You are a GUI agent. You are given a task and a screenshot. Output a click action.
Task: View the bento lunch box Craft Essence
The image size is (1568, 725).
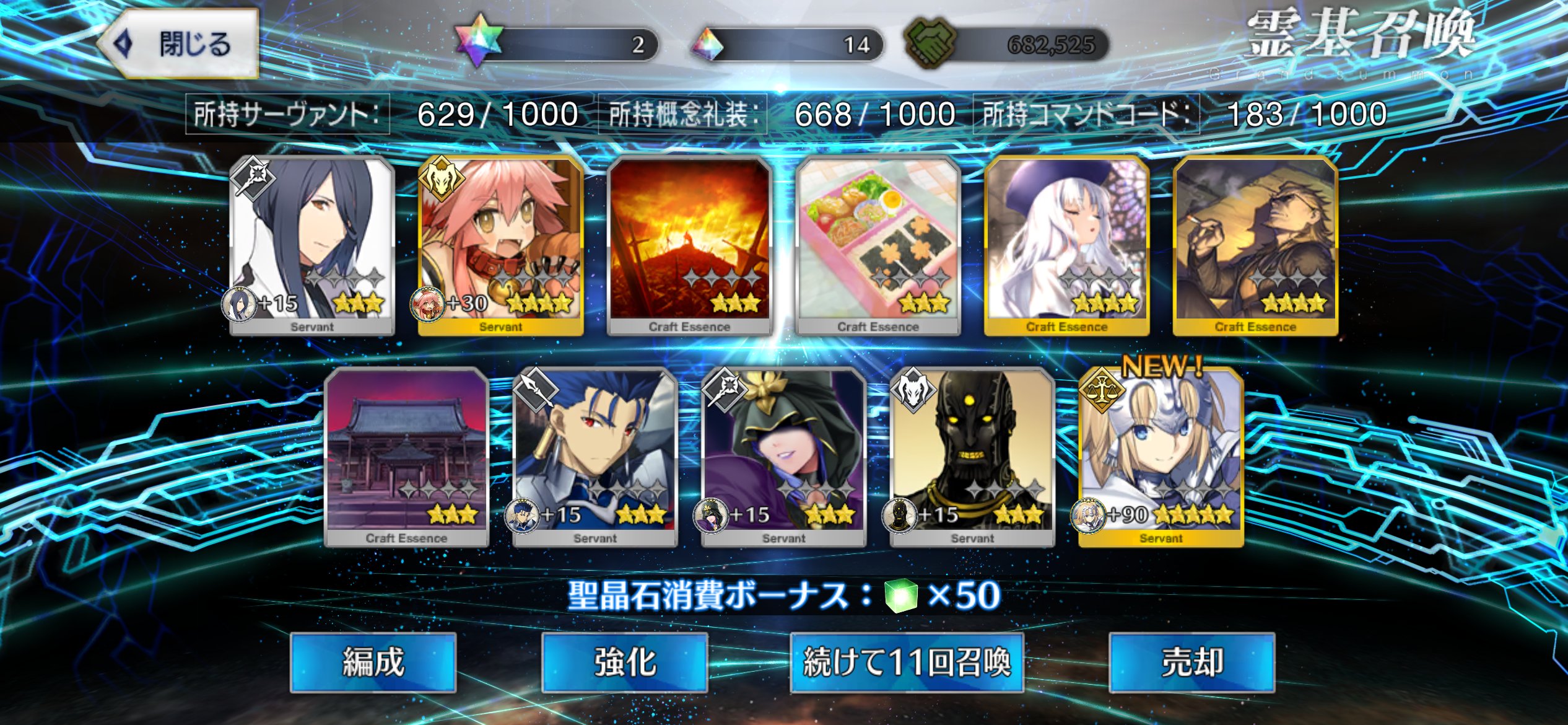point(878,245)
